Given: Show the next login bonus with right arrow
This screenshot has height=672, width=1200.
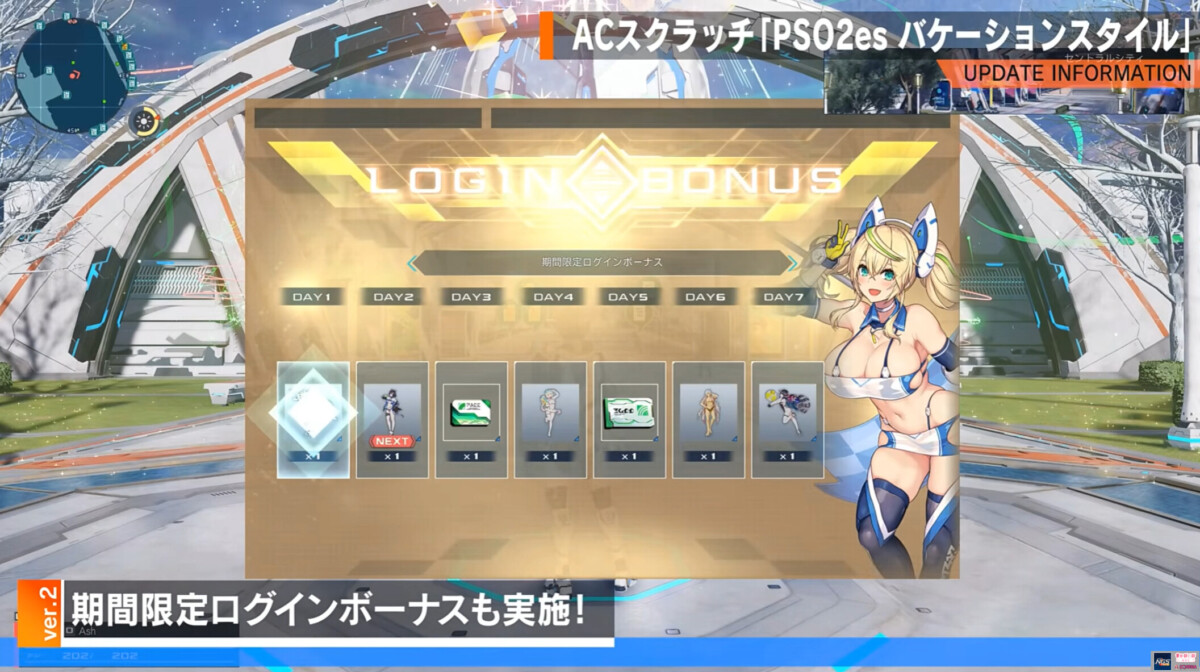Looking at the screenshot, I should [792, 263].
